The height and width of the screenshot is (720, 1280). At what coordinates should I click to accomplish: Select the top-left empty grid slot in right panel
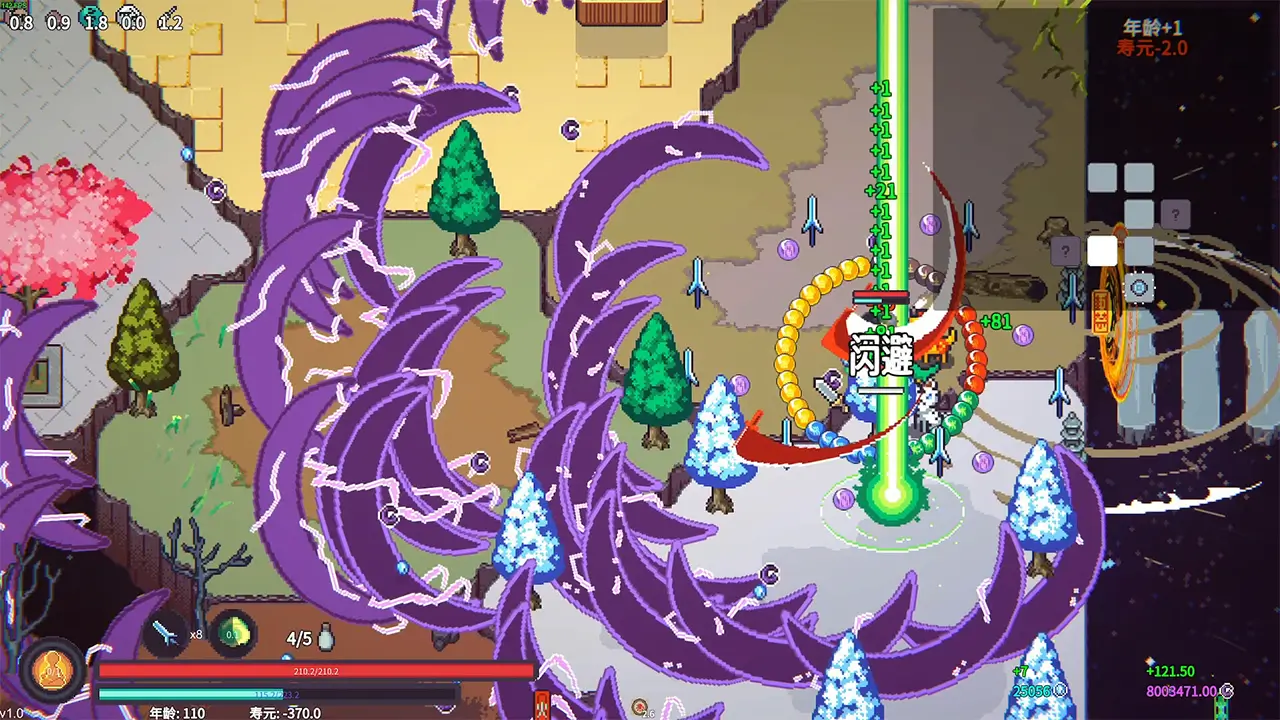(1102, 177)
